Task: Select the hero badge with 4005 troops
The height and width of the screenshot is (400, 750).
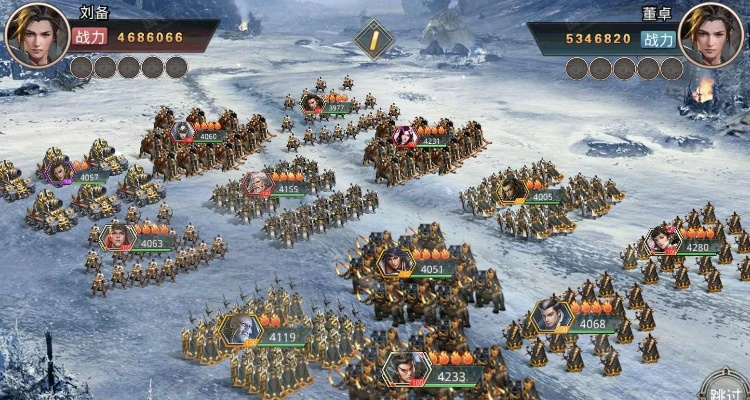Action: click(513, 190)
